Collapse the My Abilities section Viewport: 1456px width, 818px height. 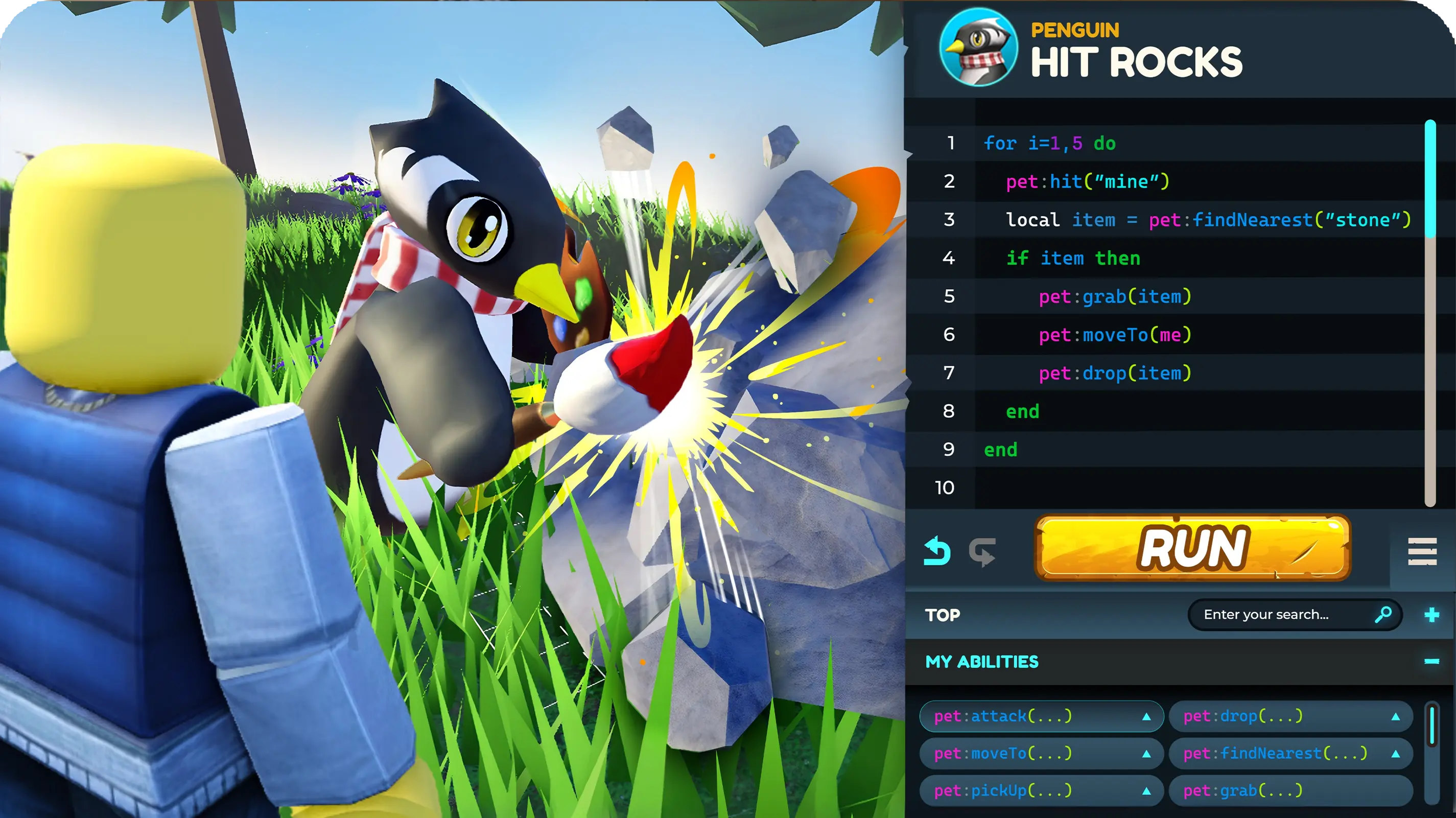[1431, 662]
